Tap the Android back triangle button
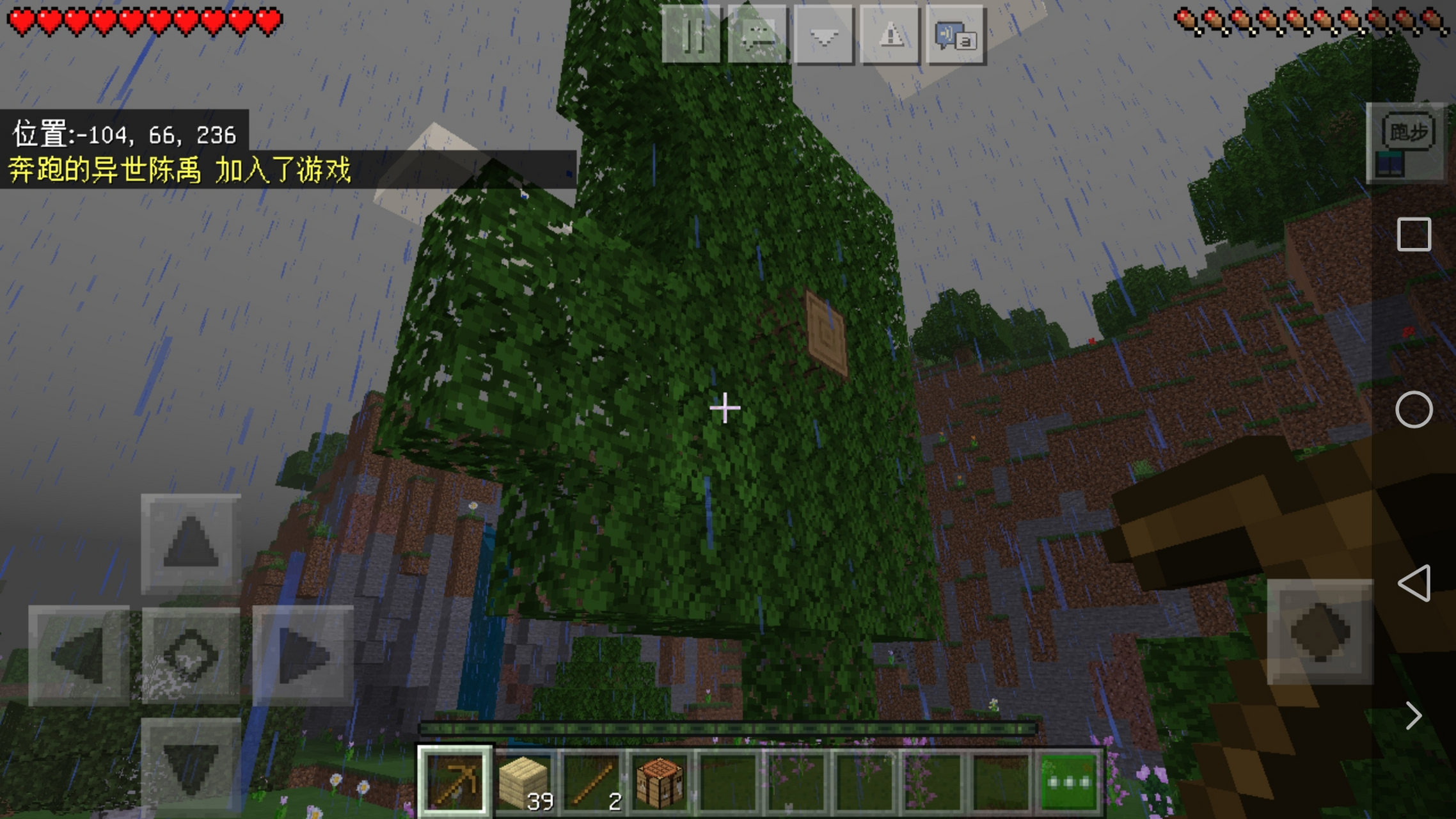 tap(1414, 583)
